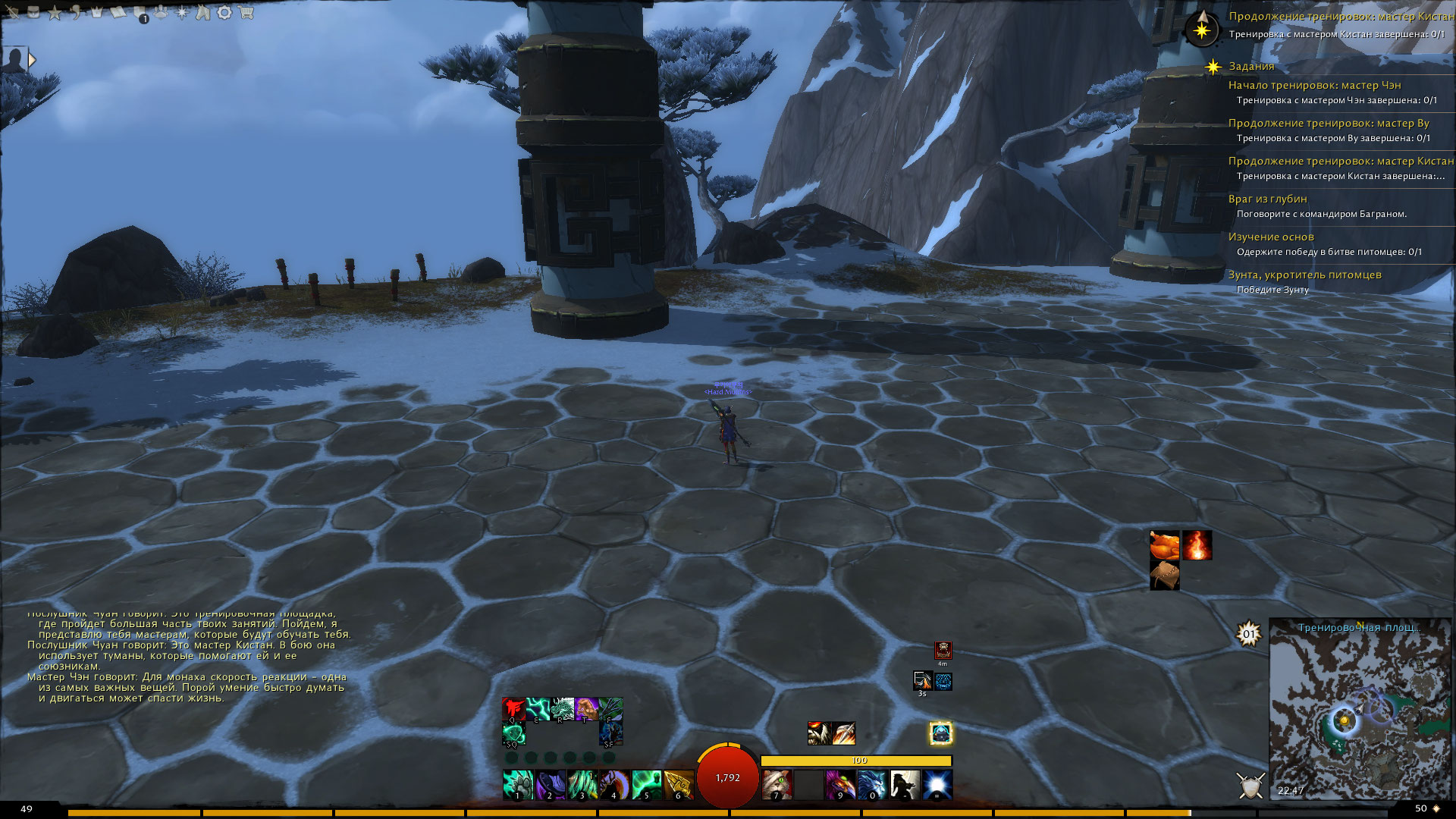The image size is (1456, 819).
Task: Use the golden spearhead ability in slot 6
Action: [678, 784]
